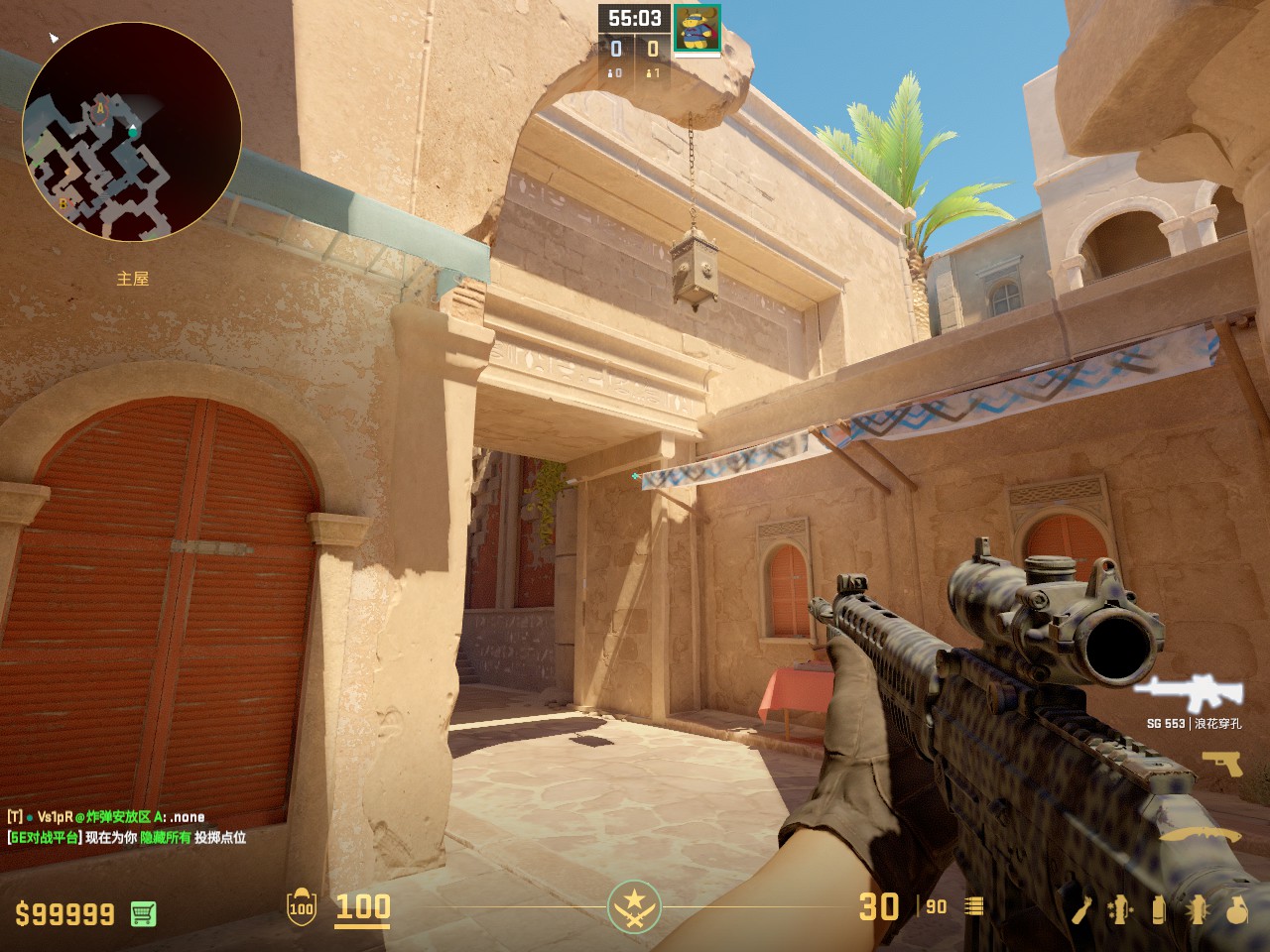The height and width of the screenshot is (952, 1270).
Task: Select the flashbang icon
Action: tap(1197, 908)
